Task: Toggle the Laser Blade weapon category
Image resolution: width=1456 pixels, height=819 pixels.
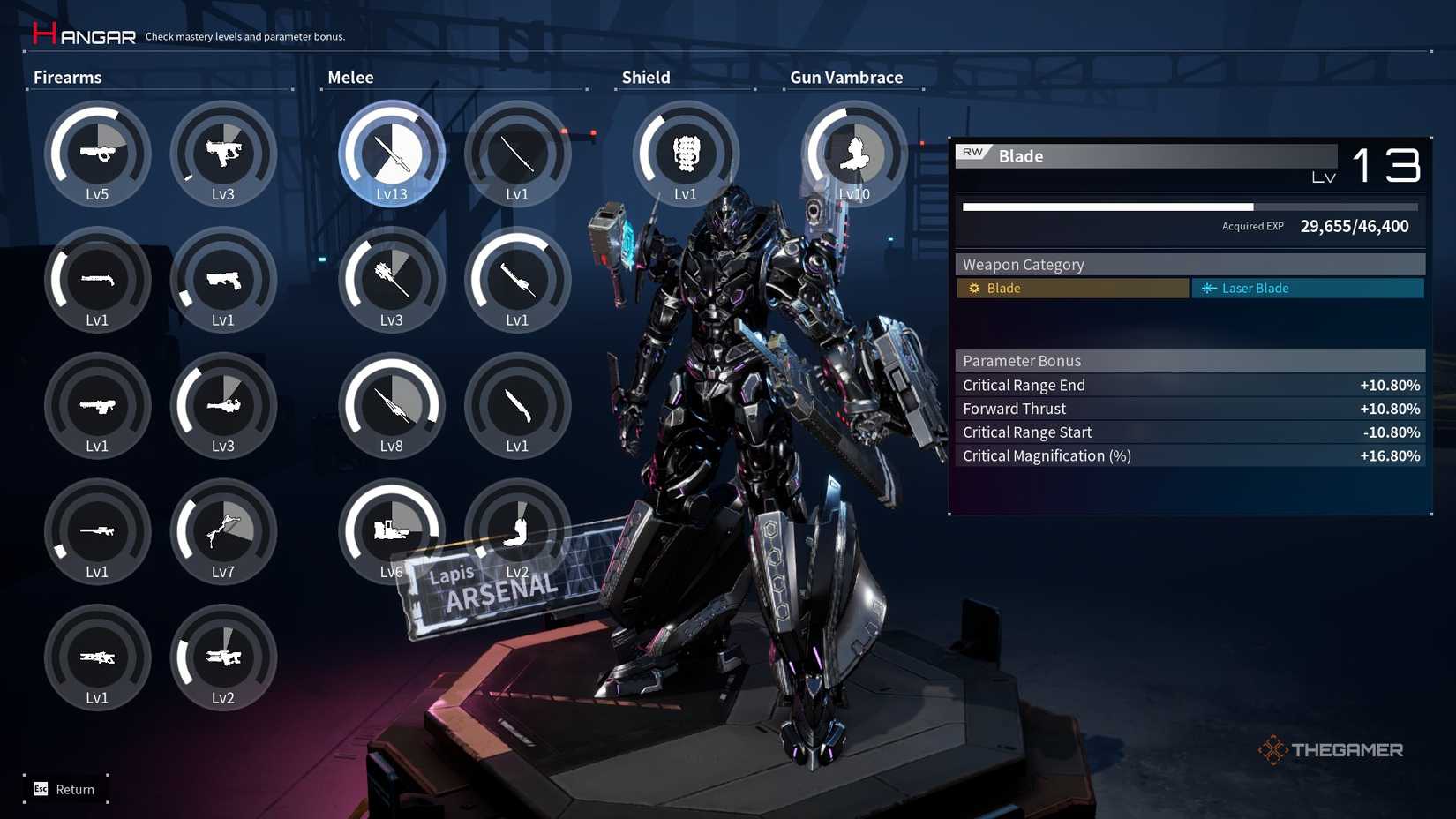Action: point(1308,288)
